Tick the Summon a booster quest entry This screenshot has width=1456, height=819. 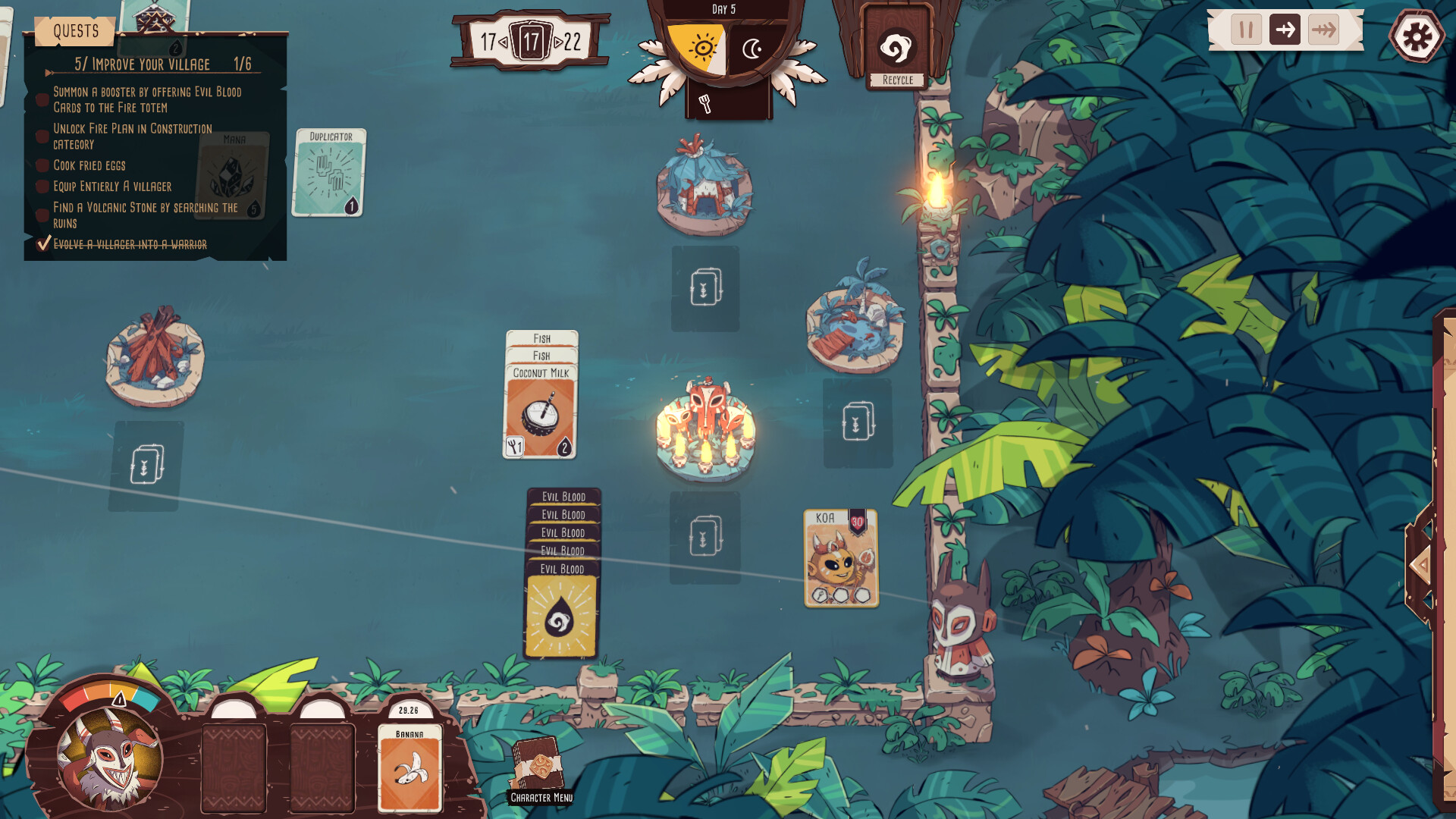coord(42,97)
